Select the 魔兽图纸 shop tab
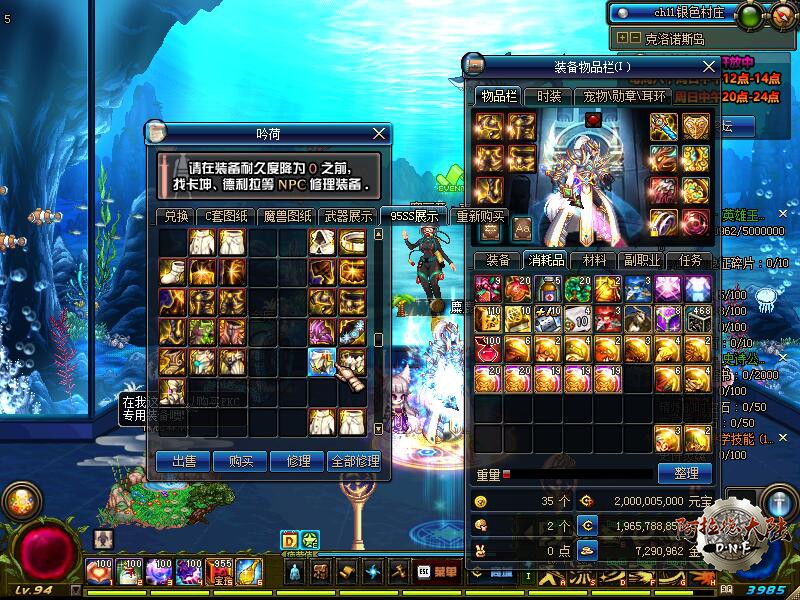Screen dimensions: 800x600 (x=288, y=216)
